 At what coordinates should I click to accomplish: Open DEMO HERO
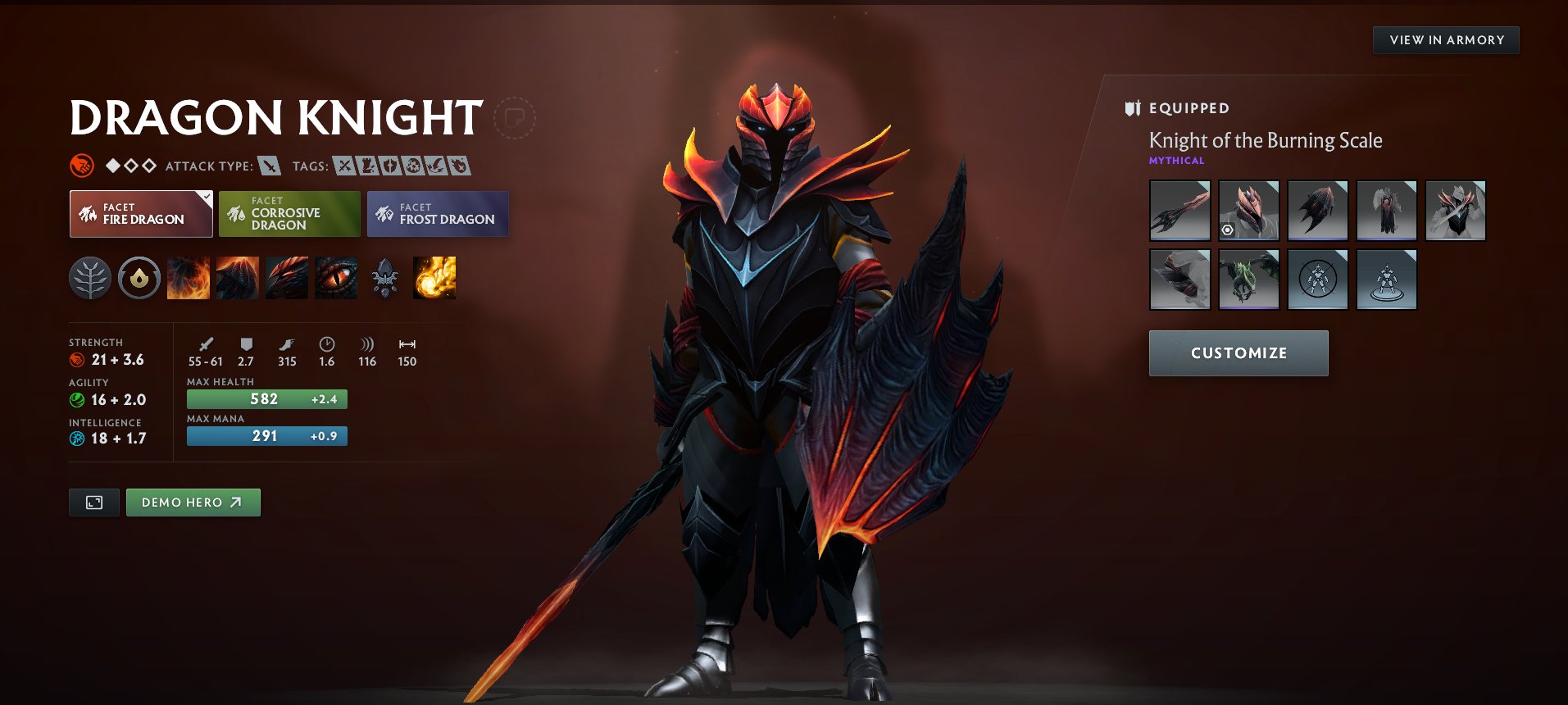(193, 502)
